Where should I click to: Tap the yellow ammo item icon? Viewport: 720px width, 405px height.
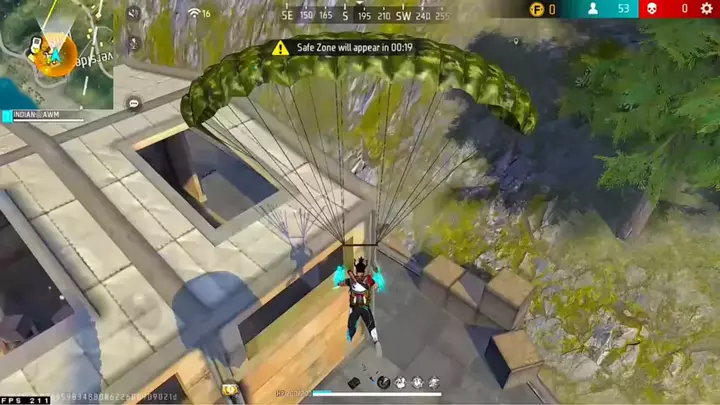(229, 389)
